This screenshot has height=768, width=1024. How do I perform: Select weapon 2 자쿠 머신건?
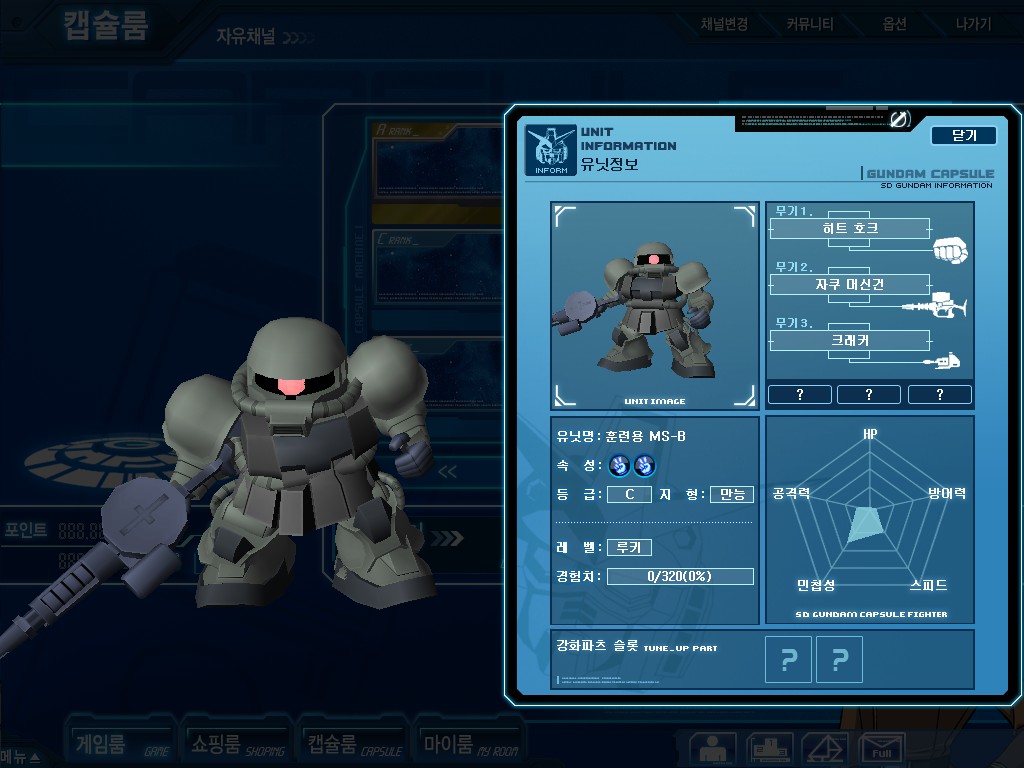point(849,285)
